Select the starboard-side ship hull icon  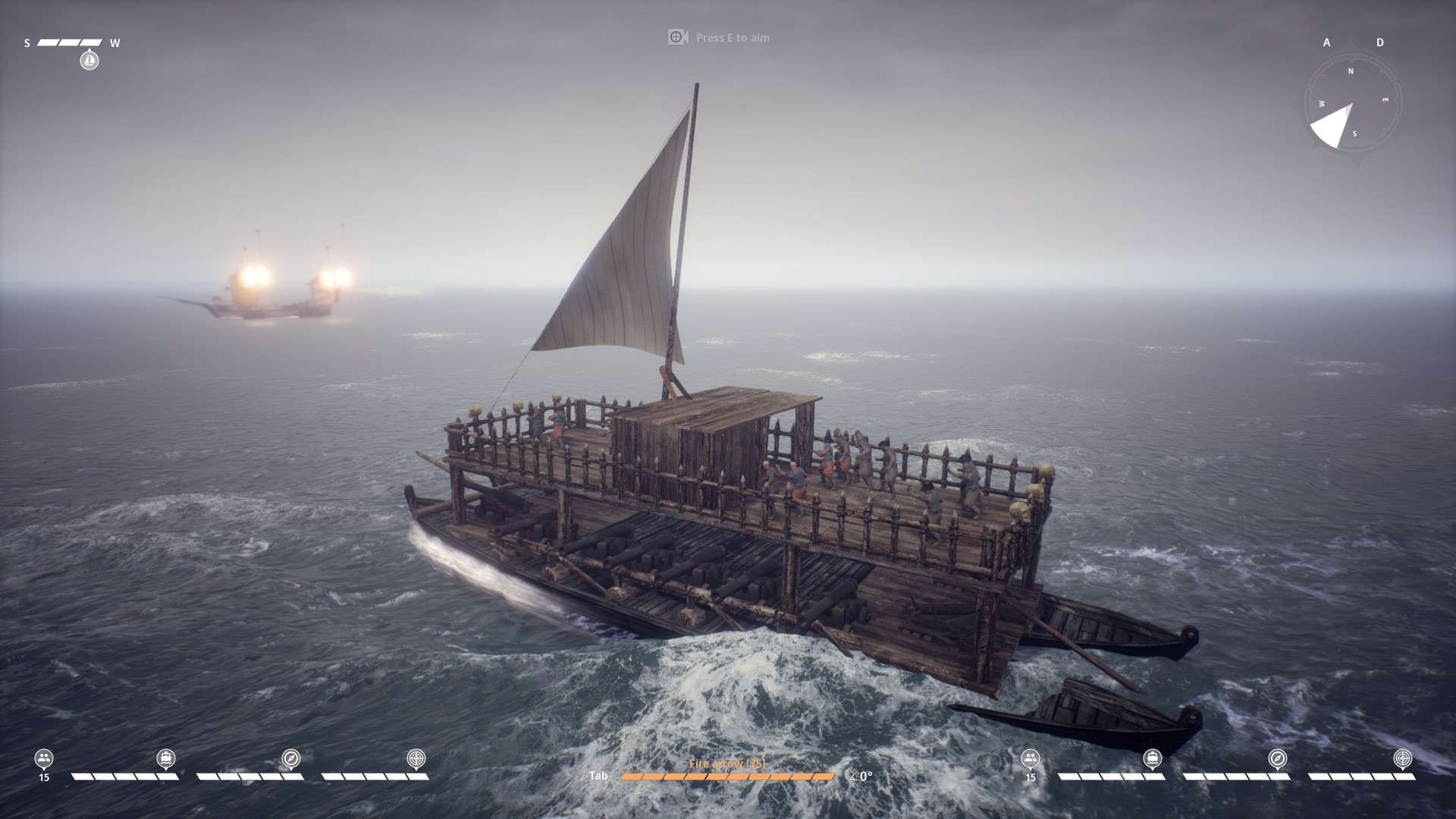click(1153, 758)
